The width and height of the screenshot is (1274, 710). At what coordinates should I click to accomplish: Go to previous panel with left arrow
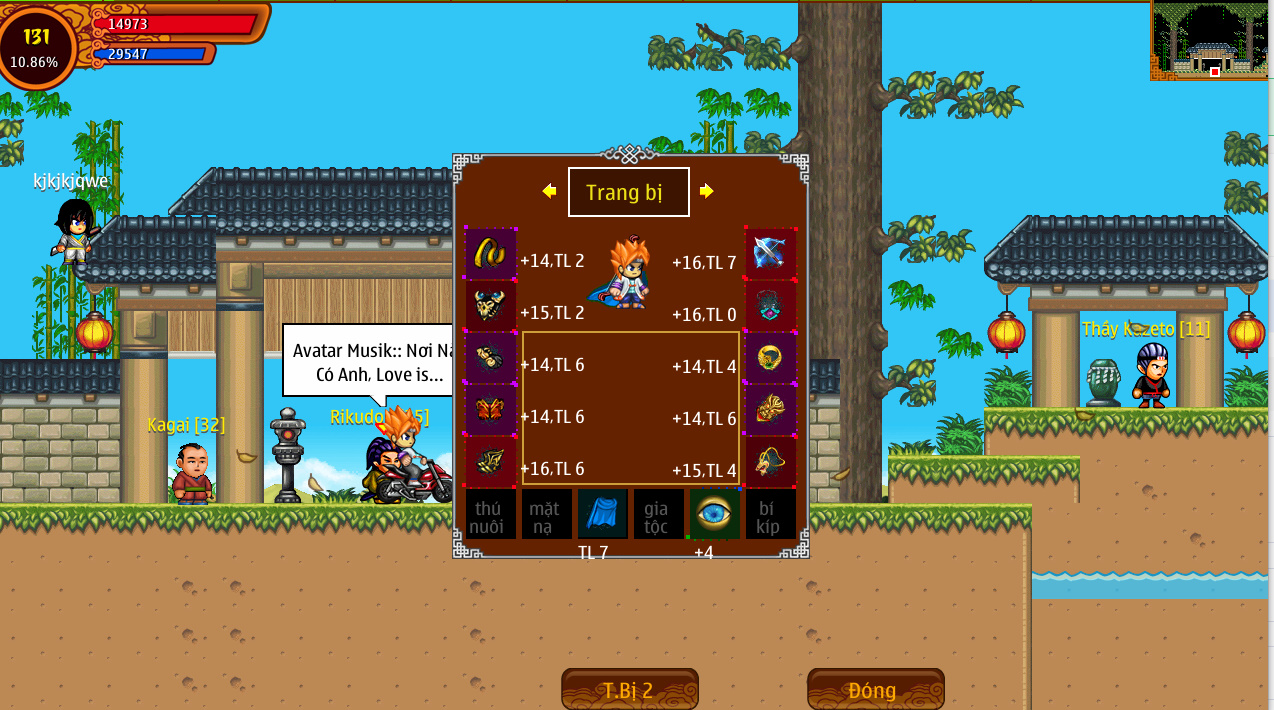pyautogui.click(x=549, y=191)
